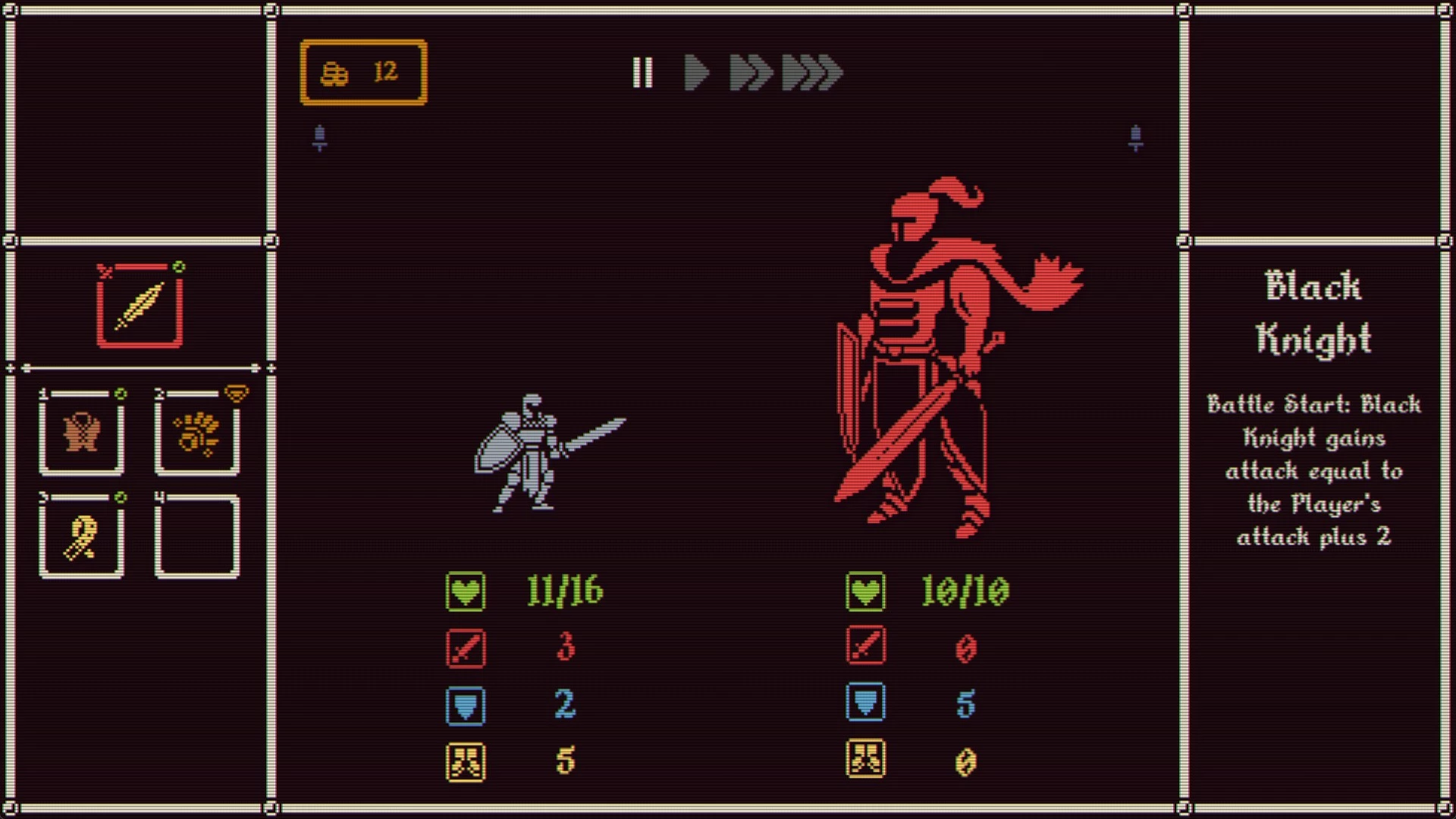
Task: Select the golden feather weapon slot
Action: [x=140, y=306]
